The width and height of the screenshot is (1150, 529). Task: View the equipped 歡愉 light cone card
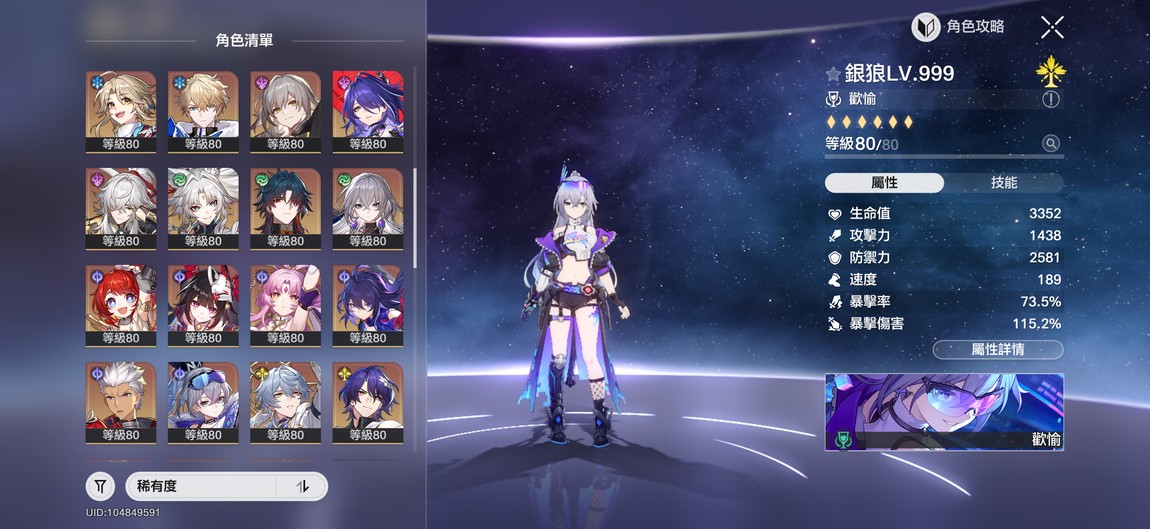point(943,412)
